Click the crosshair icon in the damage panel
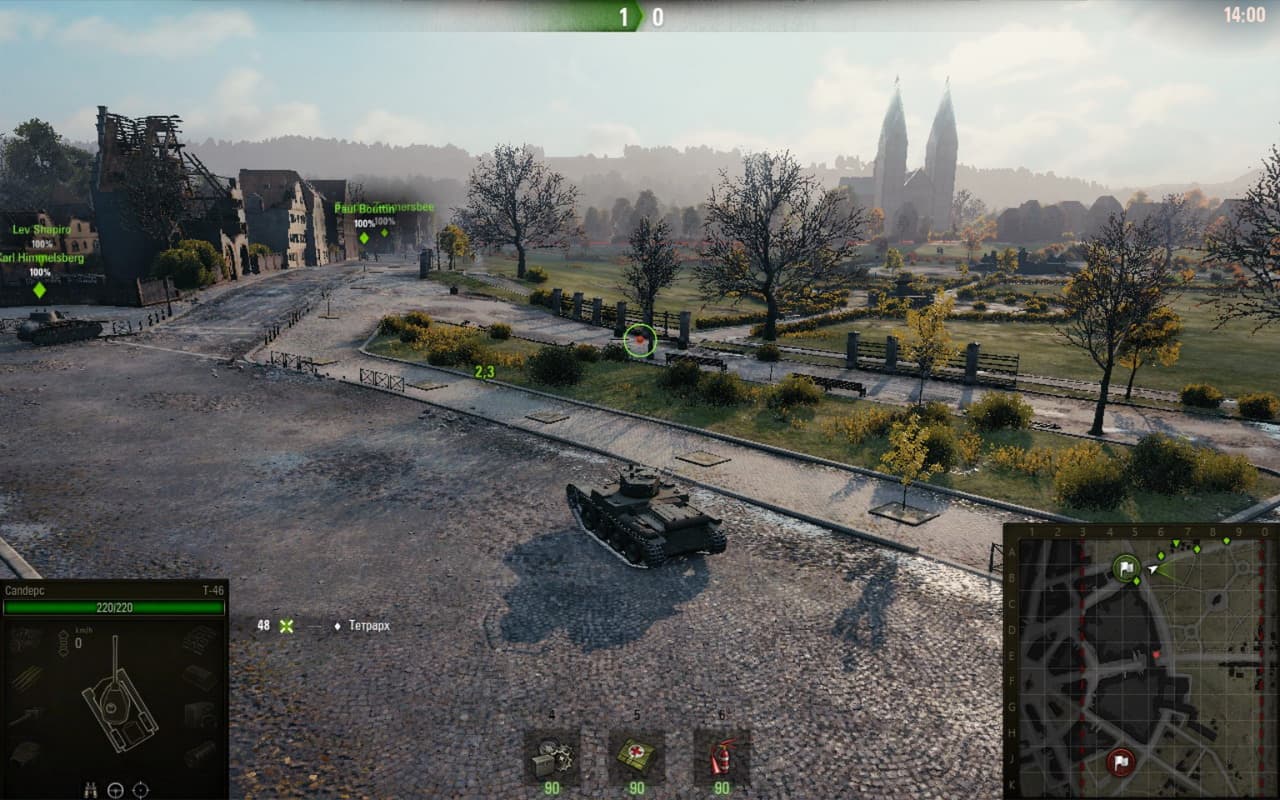This screenshot has width=1280, height=800. click(141, 789)
